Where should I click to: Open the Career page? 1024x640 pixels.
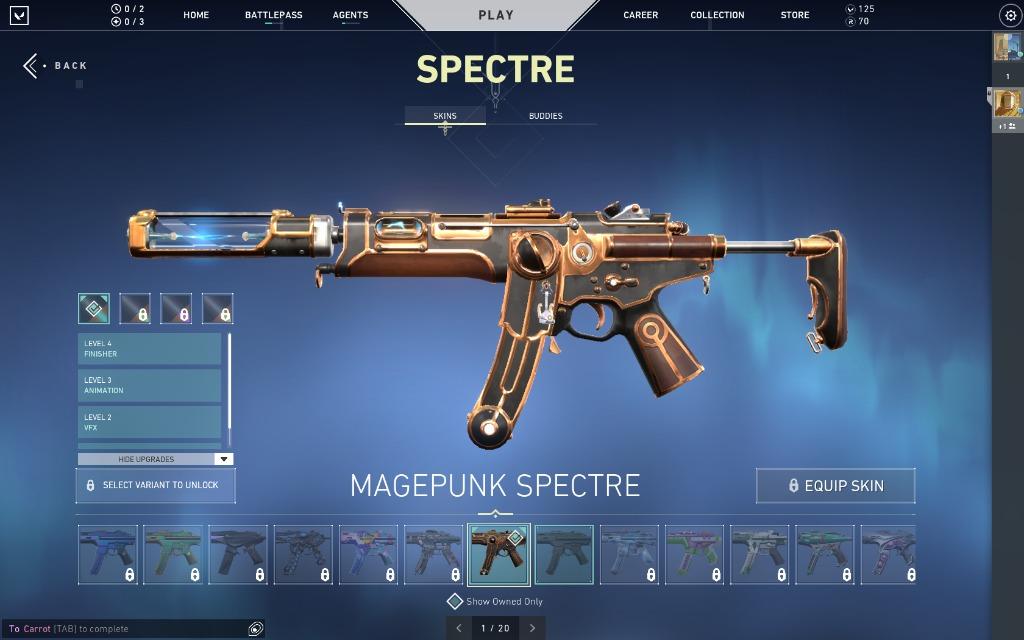click(641, 15)
